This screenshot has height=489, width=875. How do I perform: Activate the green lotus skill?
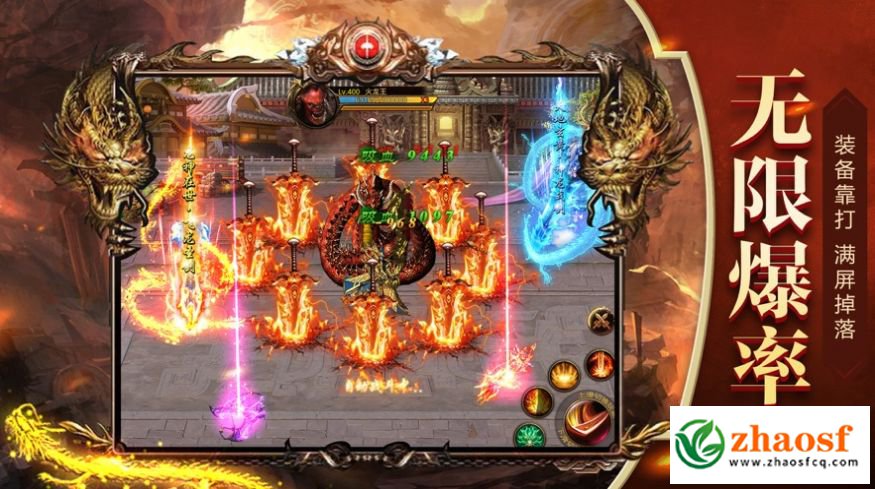tap(527, 436)
